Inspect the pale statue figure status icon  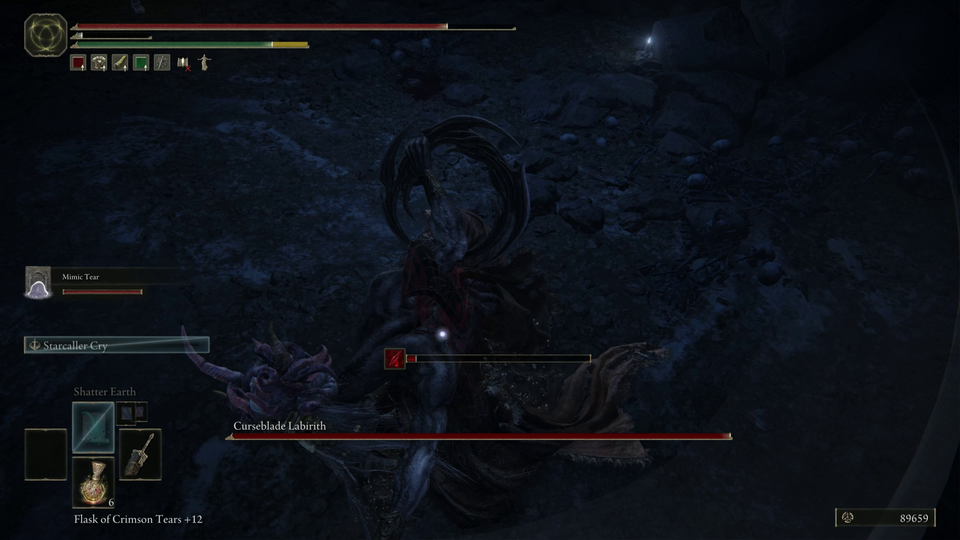point(204,63)
